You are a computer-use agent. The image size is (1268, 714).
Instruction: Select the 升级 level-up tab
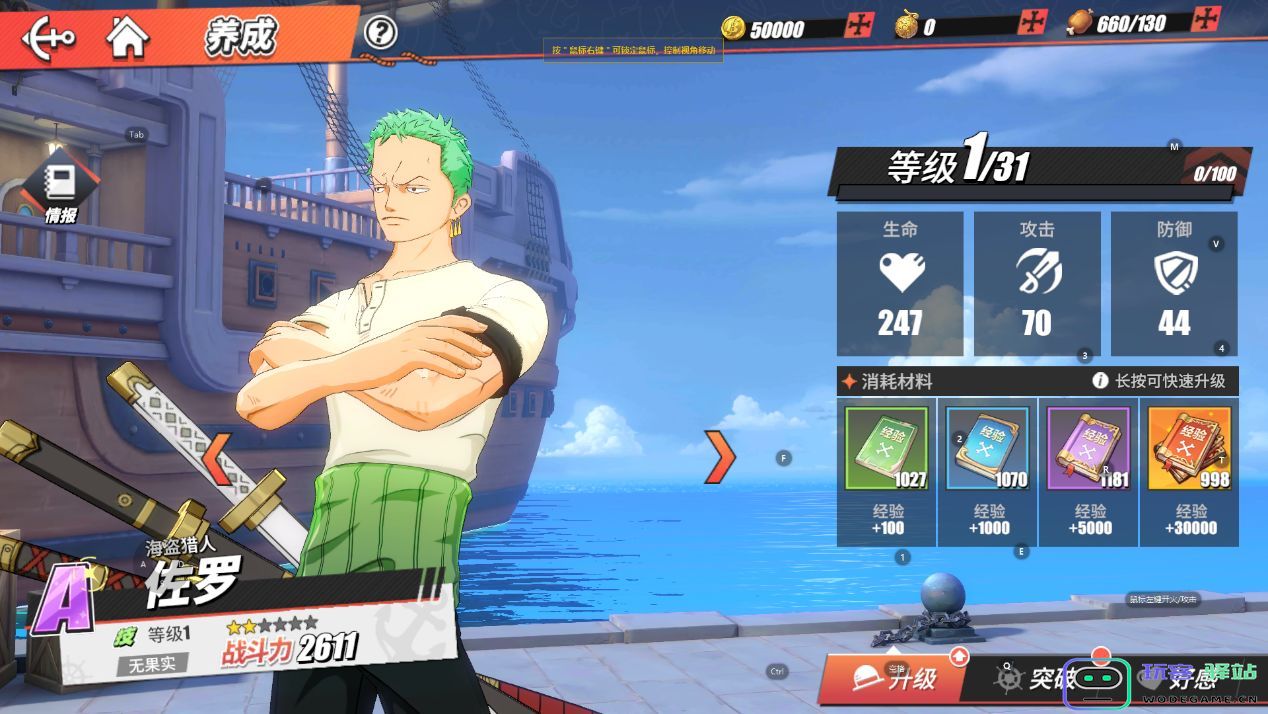click(x=895, y=679)
